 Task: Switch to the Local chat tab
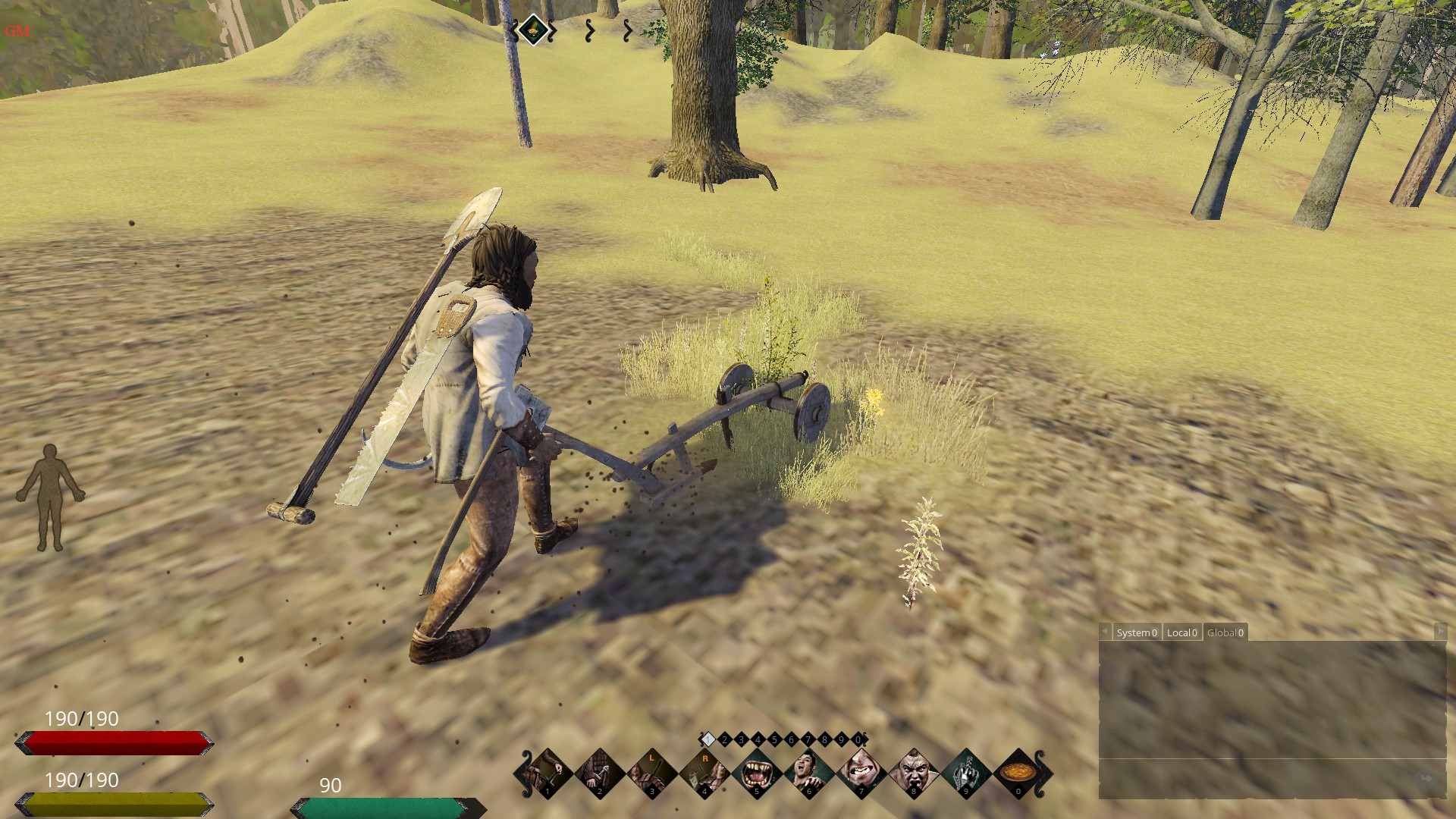click(x=1181, y=632)
